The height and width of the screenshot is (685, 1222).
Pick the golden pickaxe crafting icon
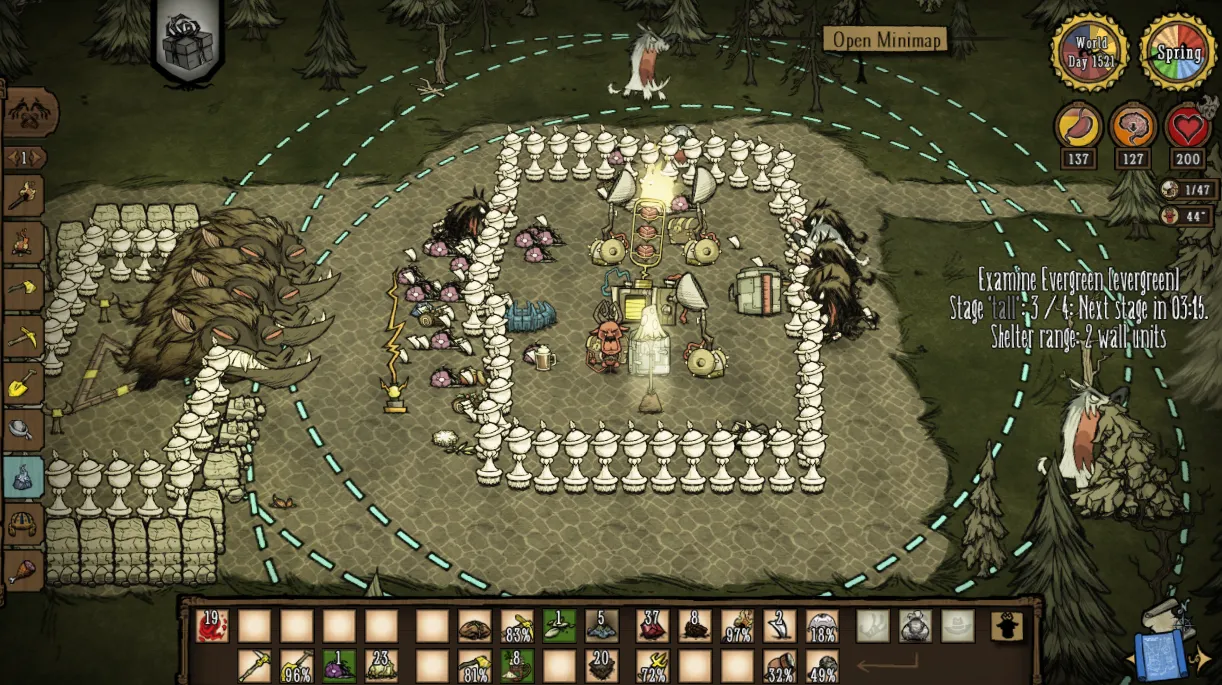point(23,337)
